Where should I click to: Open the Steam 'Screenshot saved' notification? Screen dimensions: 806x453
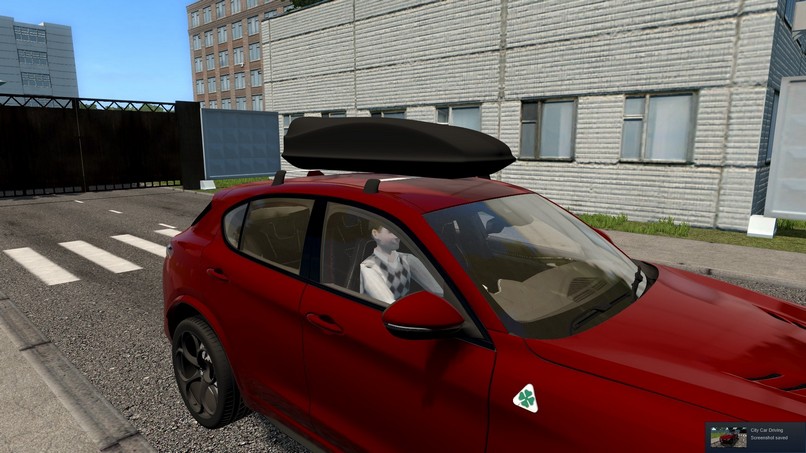[755, 437]
